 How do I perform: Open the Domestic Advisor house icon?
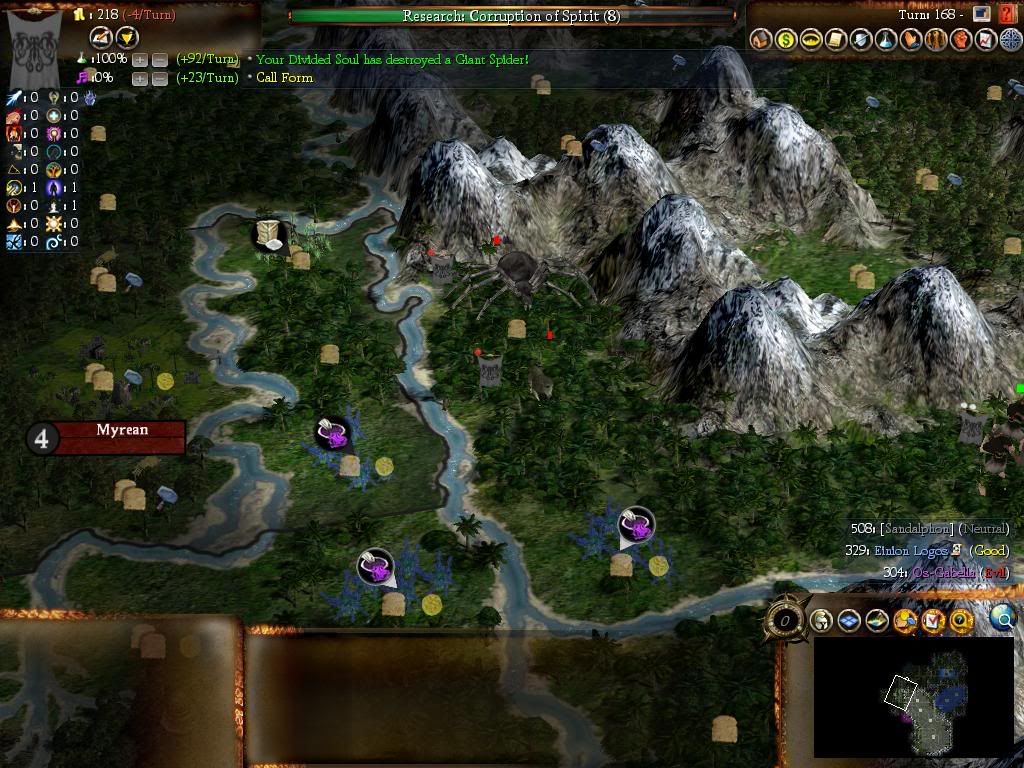[761, 40]
